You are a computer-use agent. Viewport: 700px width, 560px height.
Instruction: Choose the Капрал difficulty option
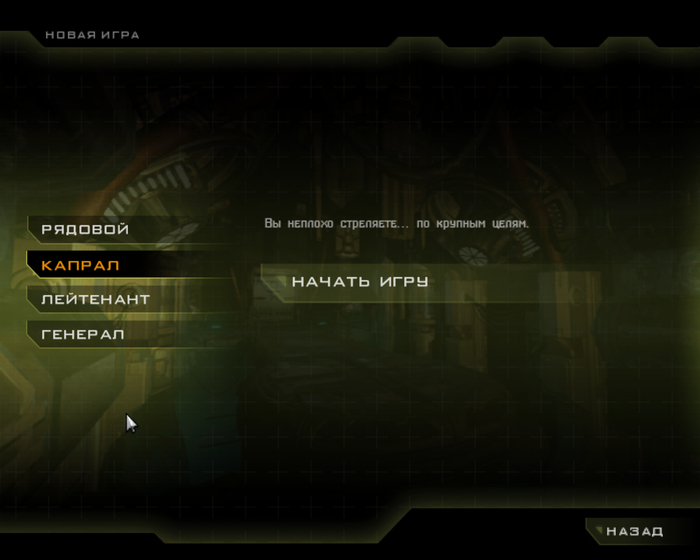81,265
